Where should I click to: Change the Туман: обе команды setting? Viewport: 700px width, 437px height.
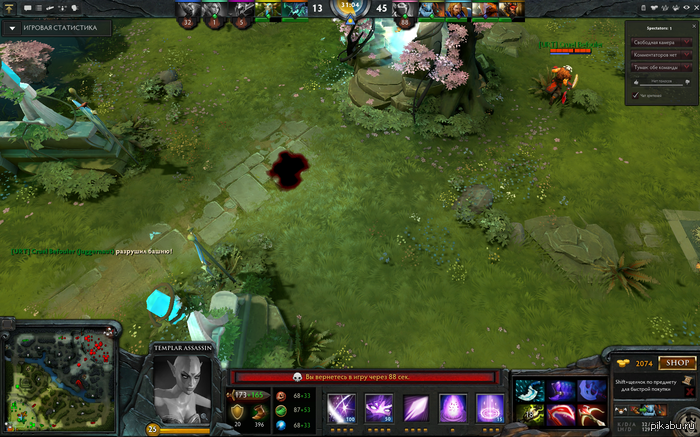[x=660, y=67]
